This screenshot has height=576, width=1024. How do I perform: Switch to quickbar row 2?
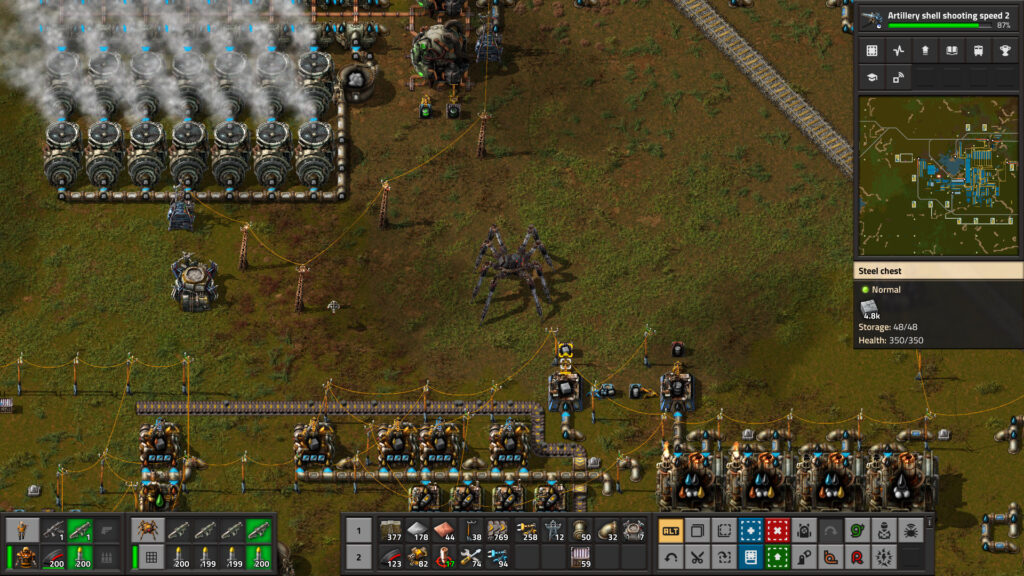click(x=358, y=557)
